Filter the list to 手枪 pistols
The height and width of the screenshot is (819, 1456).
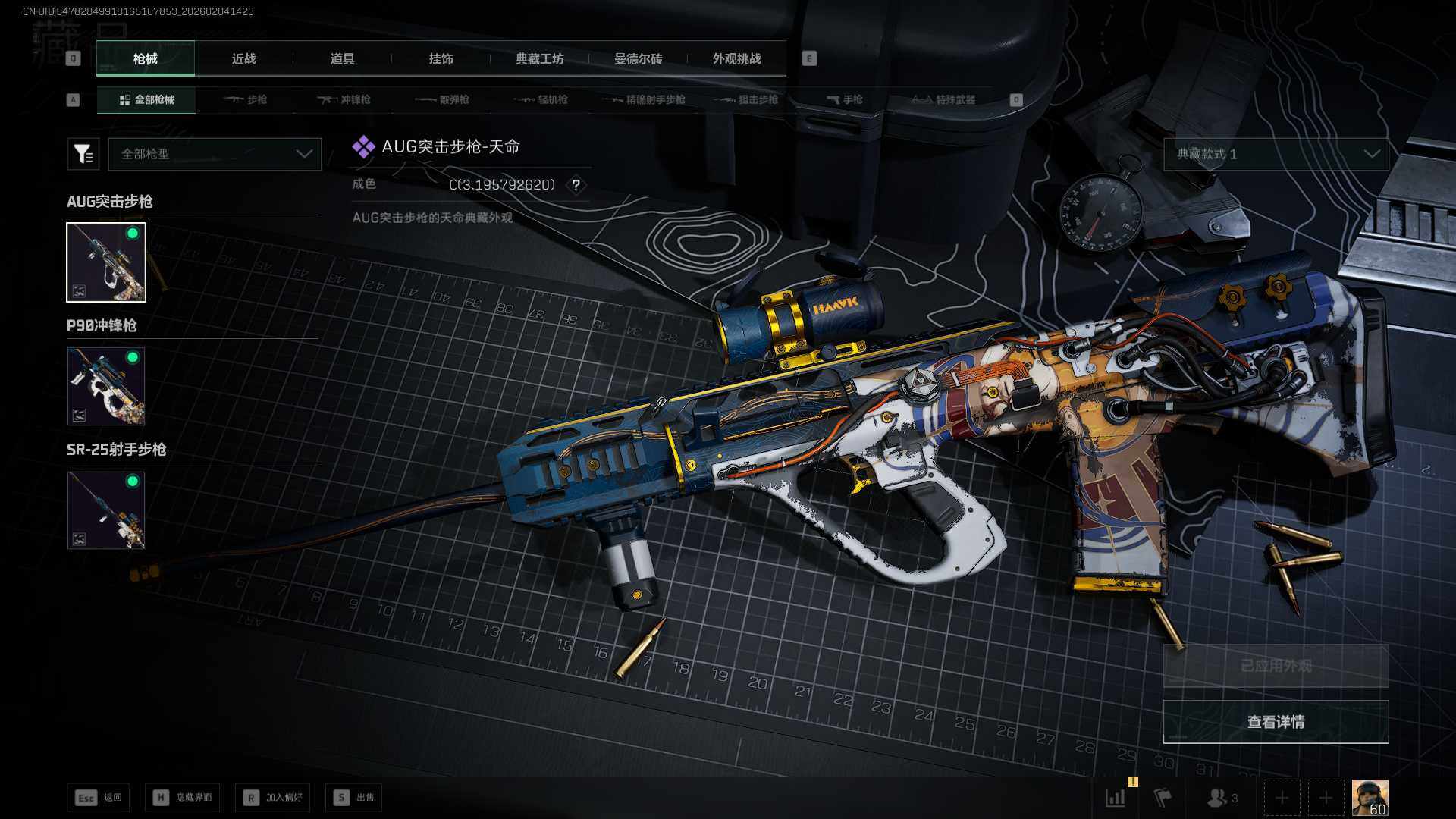845,100
